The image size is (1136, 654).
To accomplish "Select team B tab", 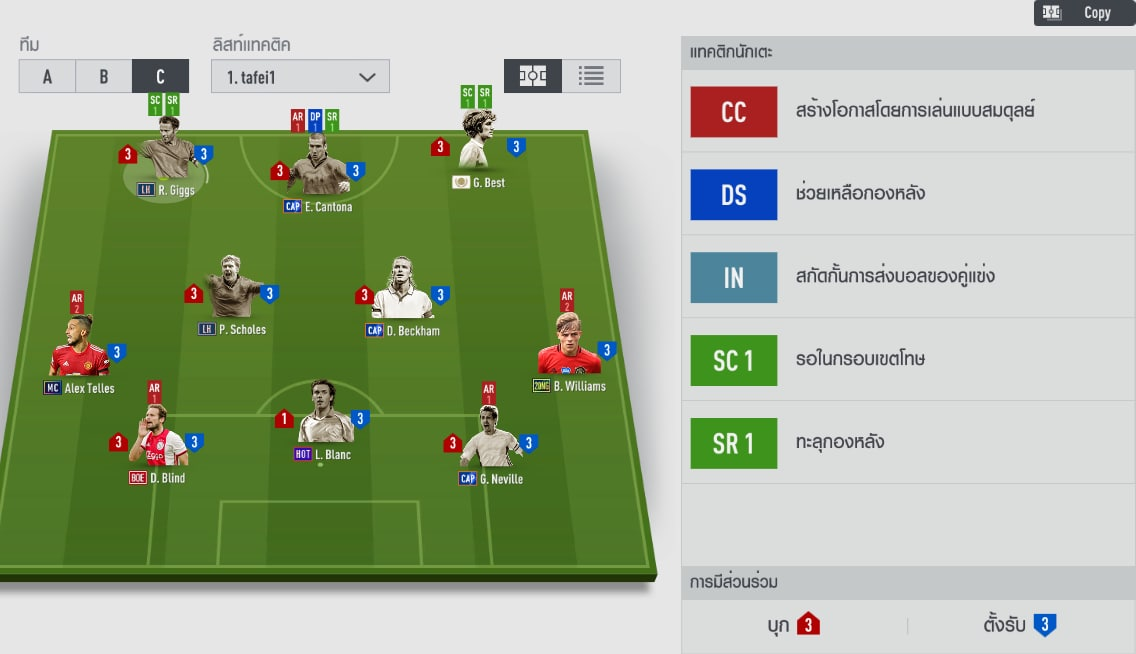I will [103, 76].
